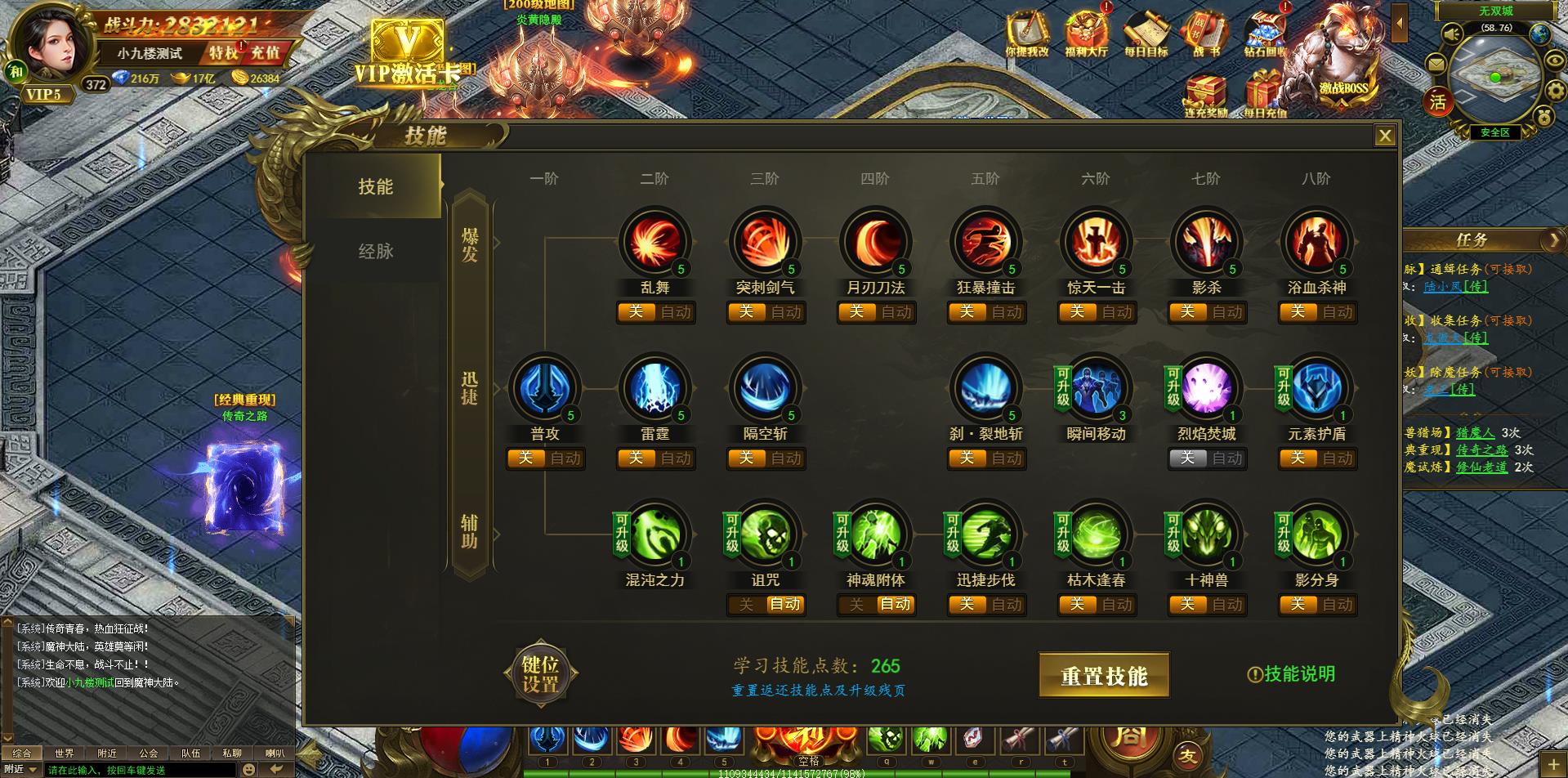Switch to the 世界 chat tab
Image resolution: width=1568 pixels, height=778 pixels.
(66, 753)
